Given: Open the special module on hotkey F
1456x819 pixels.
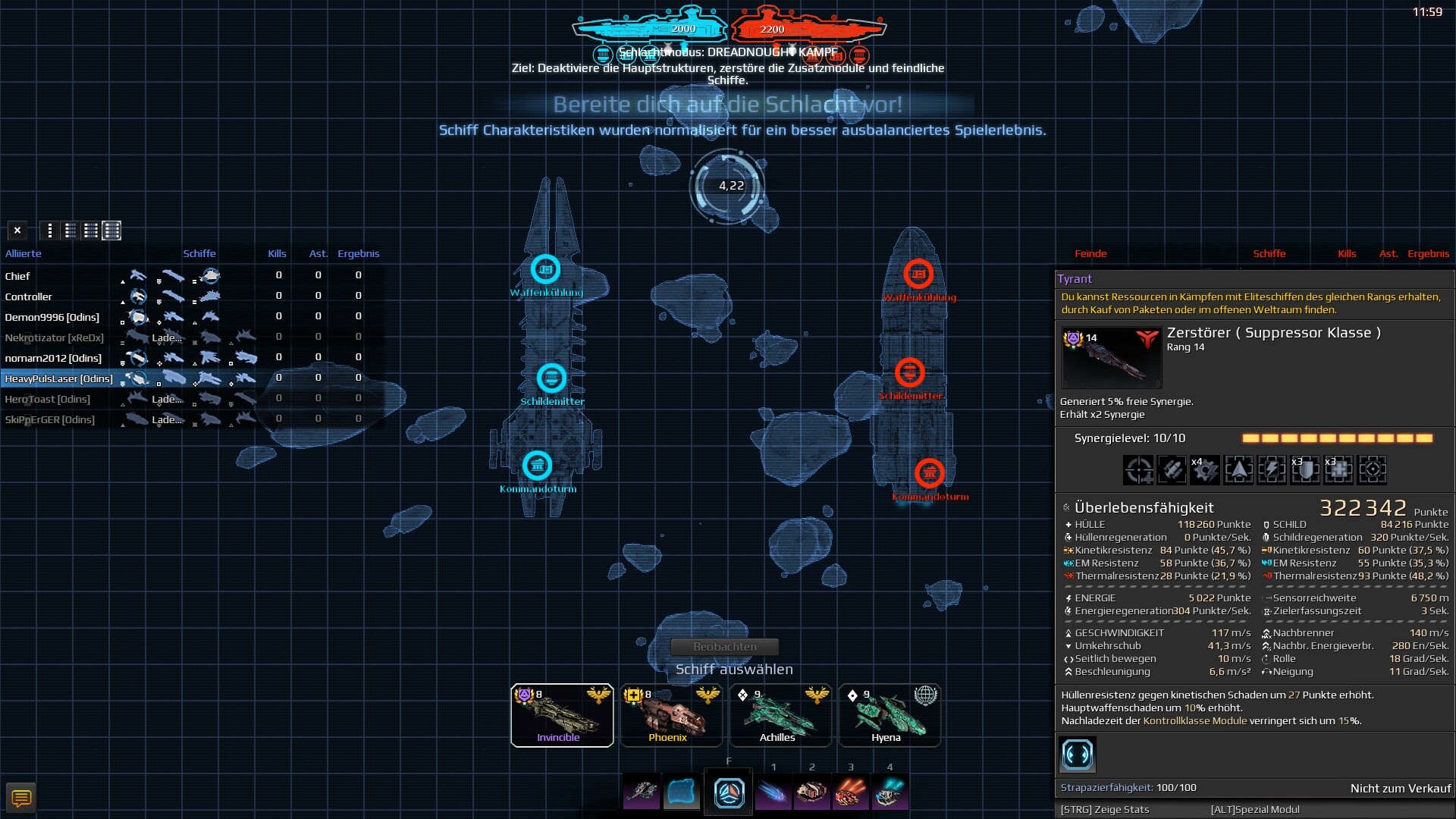Looking at the screenshot, I should coord(729,792).
